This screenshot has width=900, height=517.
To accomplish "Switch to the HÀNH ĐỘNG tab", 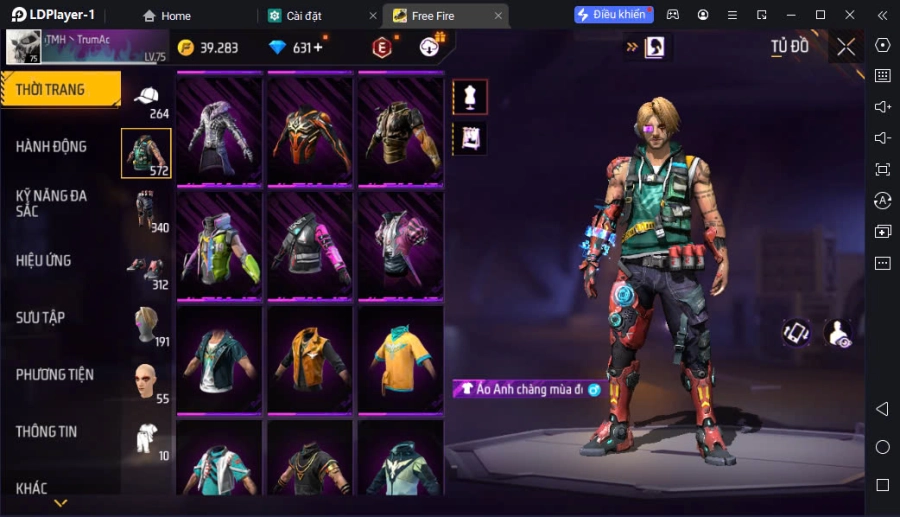I will (52, 147).
